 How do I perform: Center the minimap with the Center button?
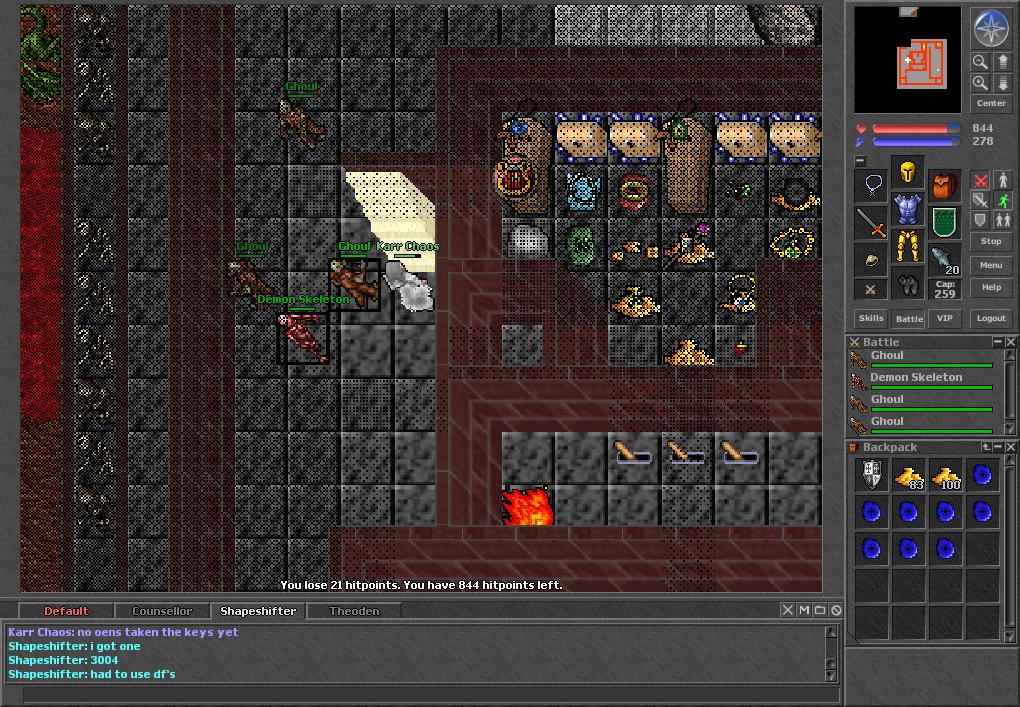click(991, 103)
